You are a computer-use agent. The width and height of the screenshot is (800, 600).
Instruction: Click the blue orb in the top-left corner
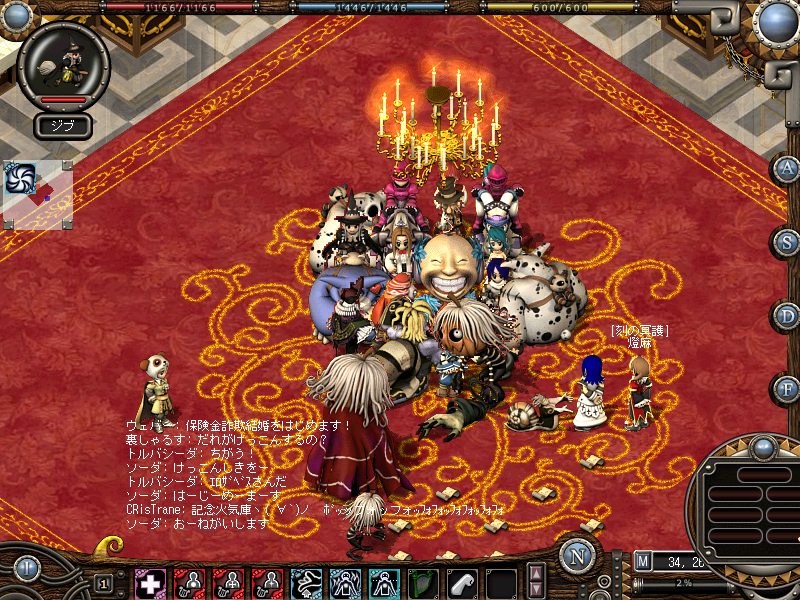18,15
